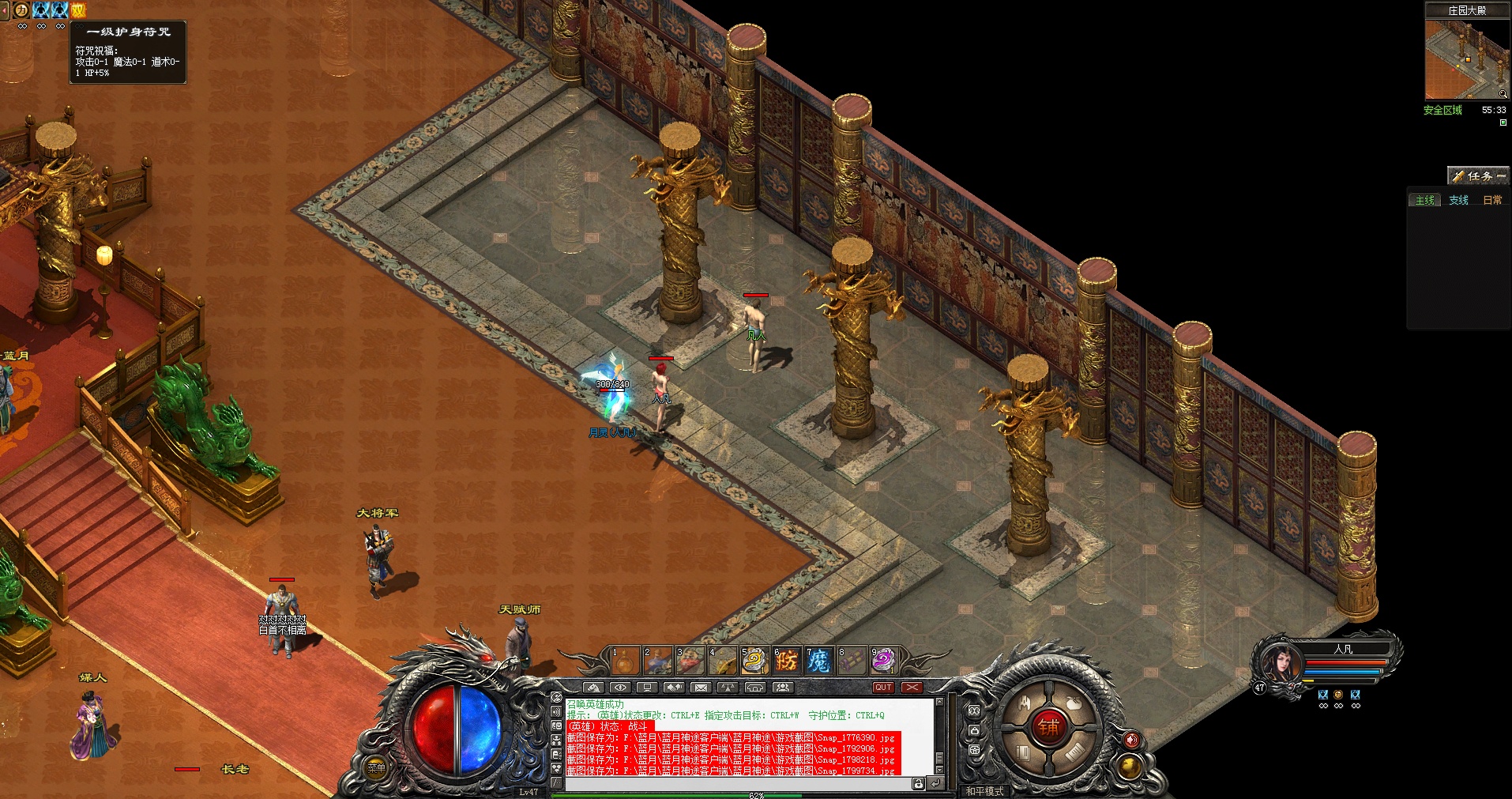Open the bag icon on the dial
This screenshot has height=799, width=1512.
pos(1073,703)
